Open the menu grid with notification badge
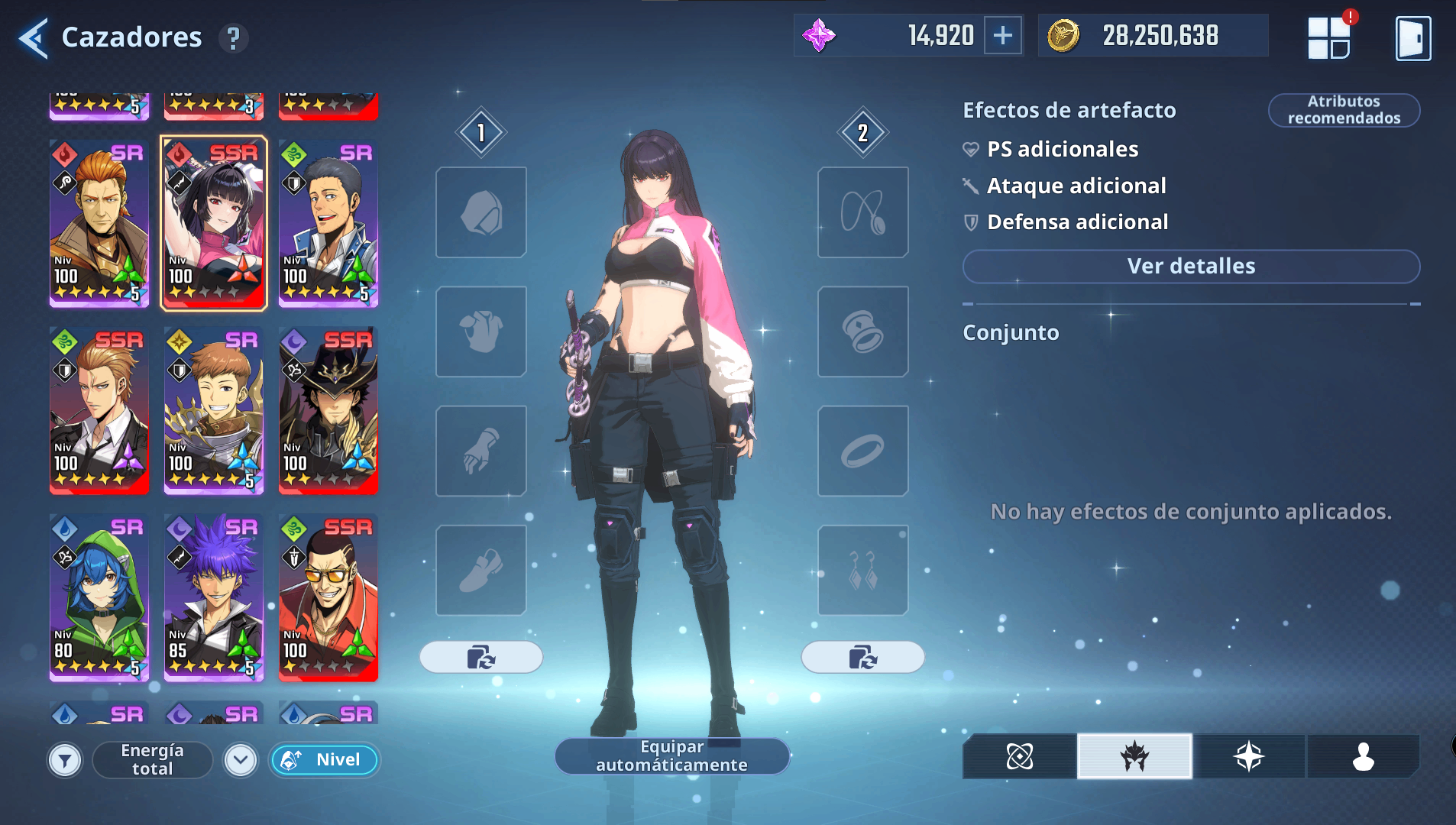This screenshot has height=825, width=1456. (x=1331, y=37)
